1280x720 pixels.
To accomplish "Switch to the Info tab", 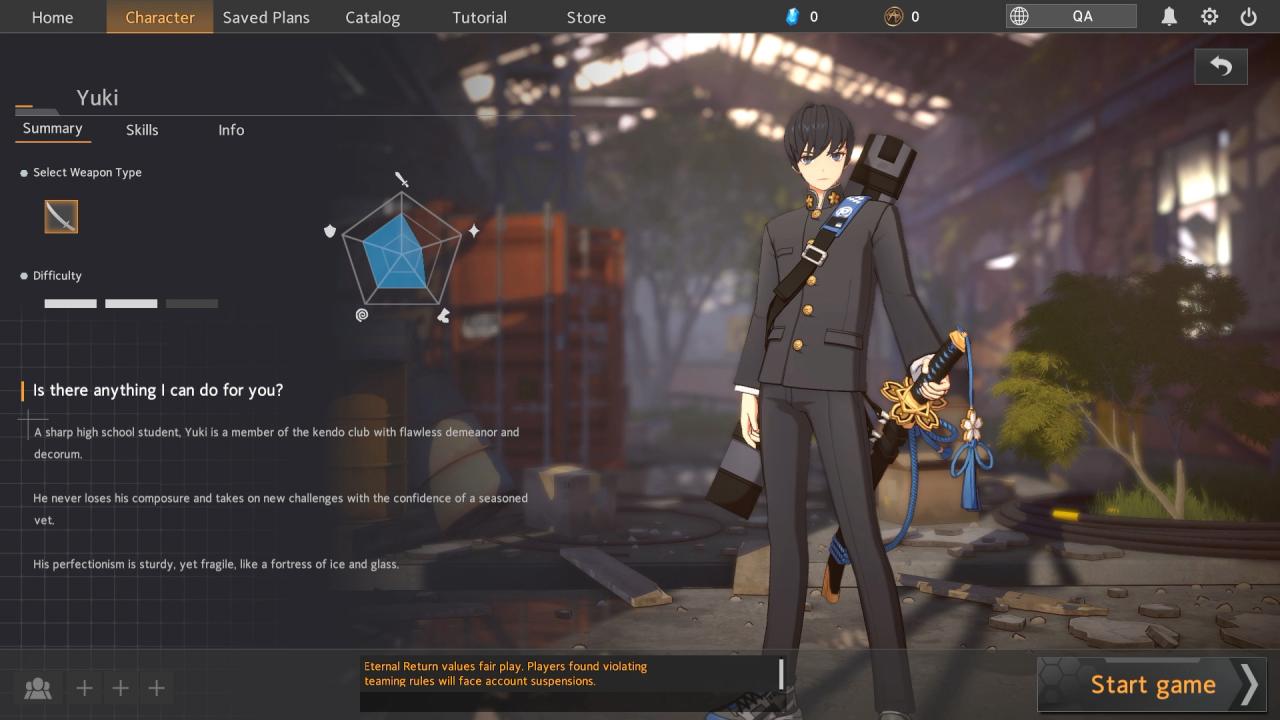I will click(231, 130).
